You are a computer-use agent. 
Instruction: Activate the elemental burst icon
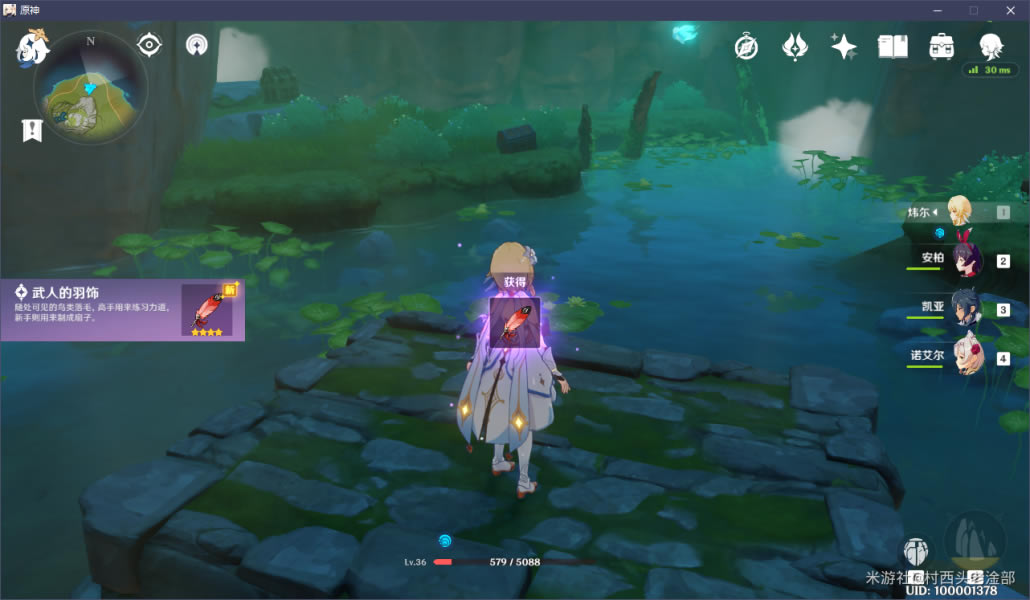click(974, 538)
